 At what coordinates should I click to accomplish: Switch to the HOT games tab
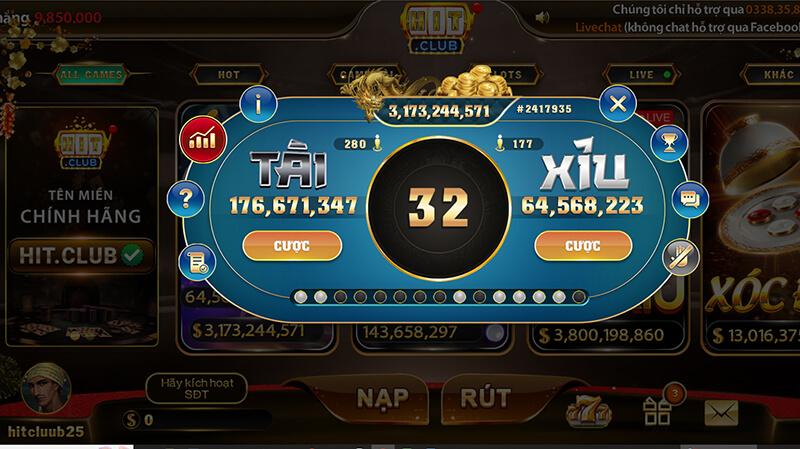229,75
